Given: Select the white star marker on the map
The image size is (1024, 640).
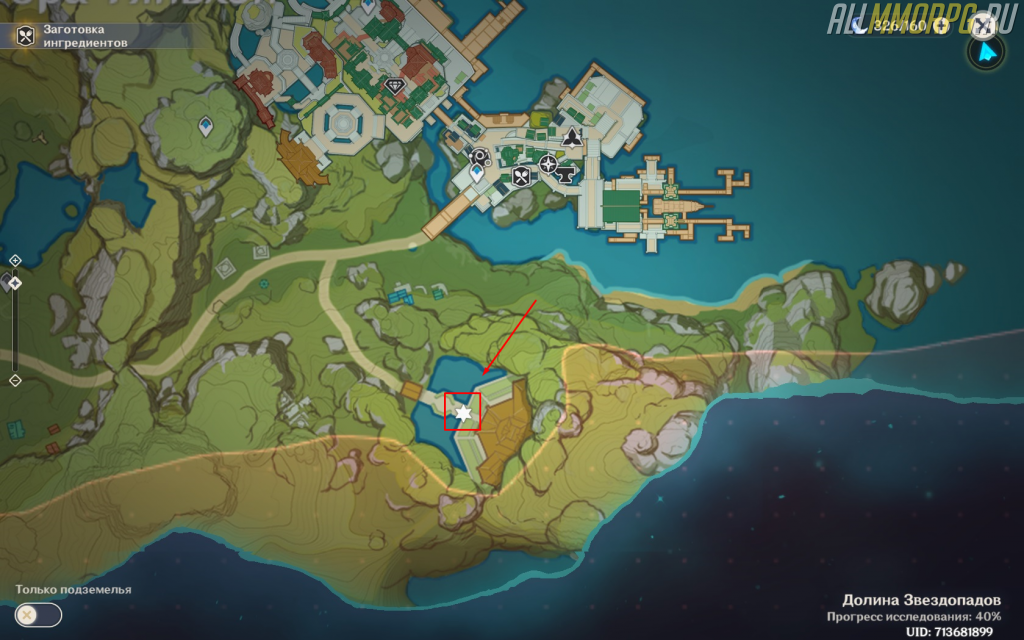Looking at the screenshot, I should pos(462,412).
